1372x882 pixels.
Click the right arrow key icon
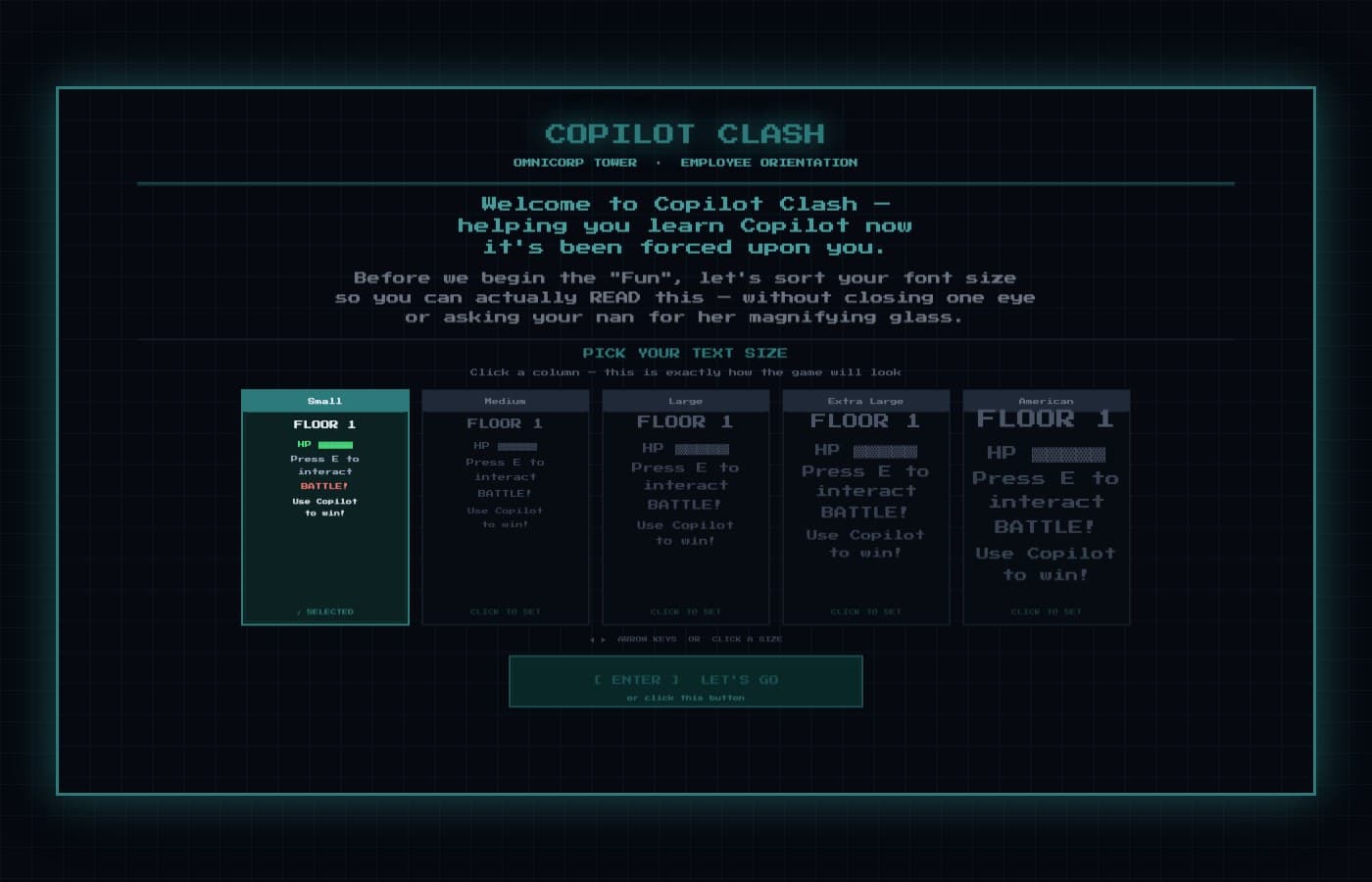[604, 639]
